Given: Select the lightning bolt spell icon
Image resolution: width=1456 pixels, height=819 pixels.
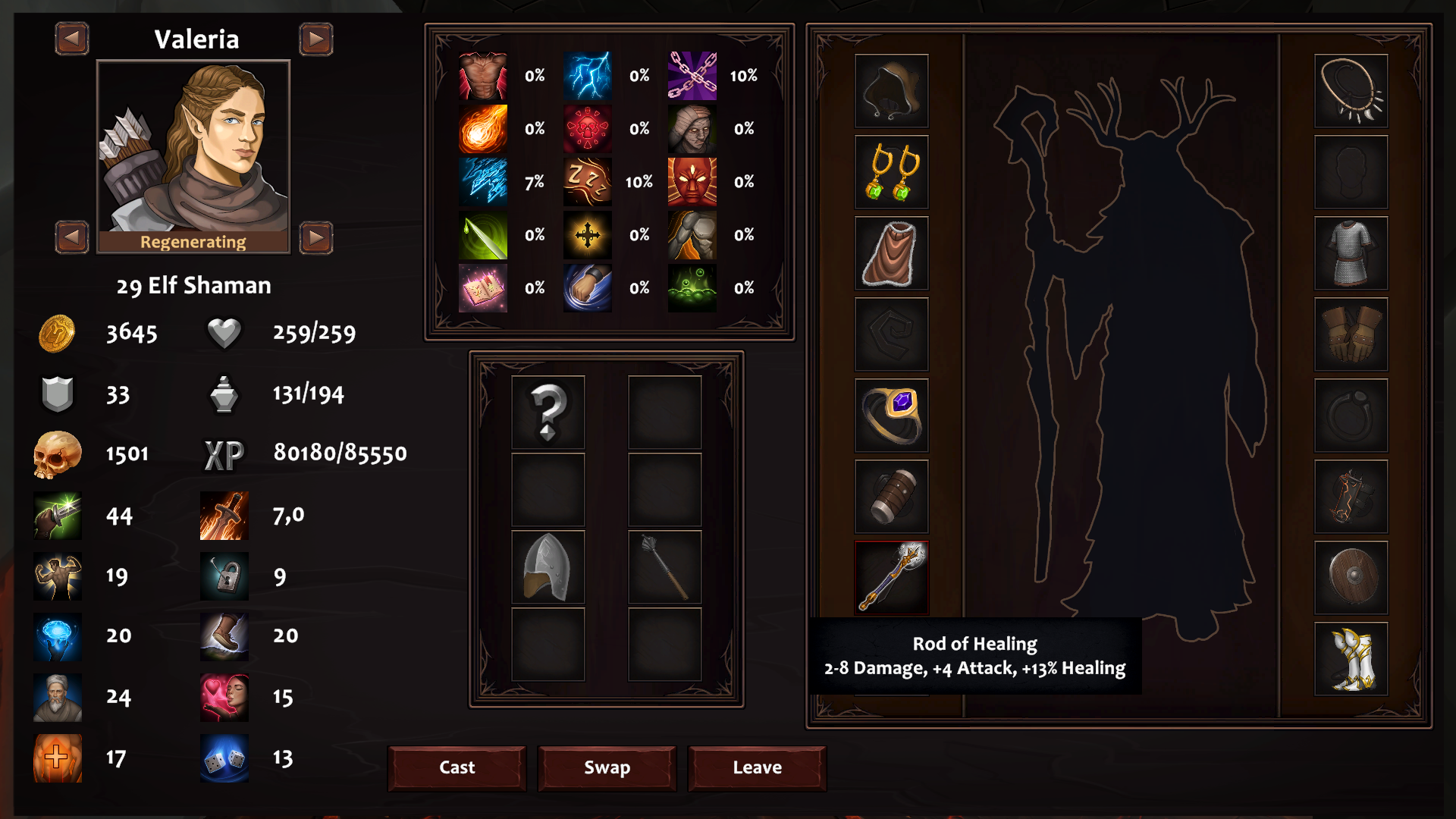Looking at the screenshot, I should (587, 75).
